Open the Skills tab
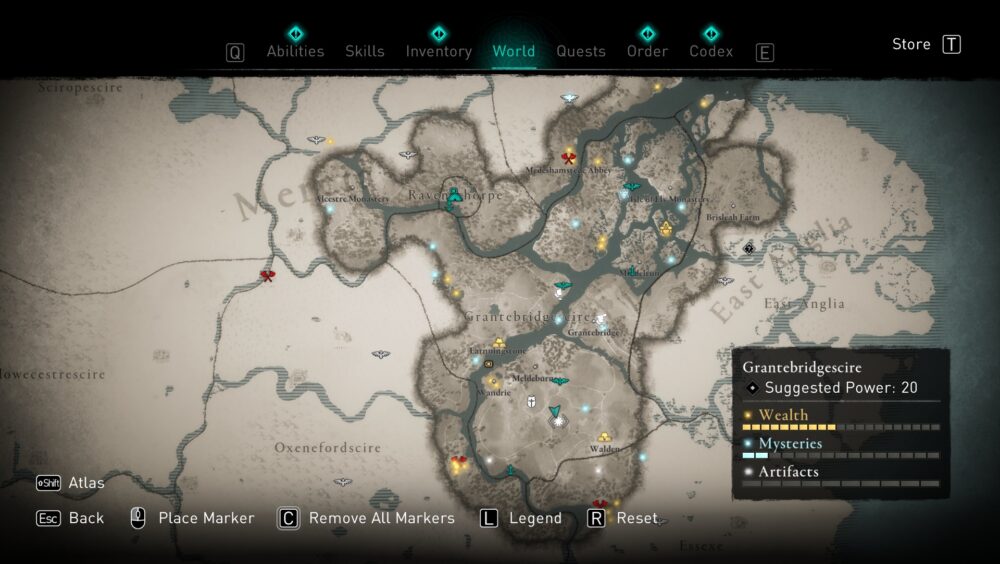 (x=365, y=51)
